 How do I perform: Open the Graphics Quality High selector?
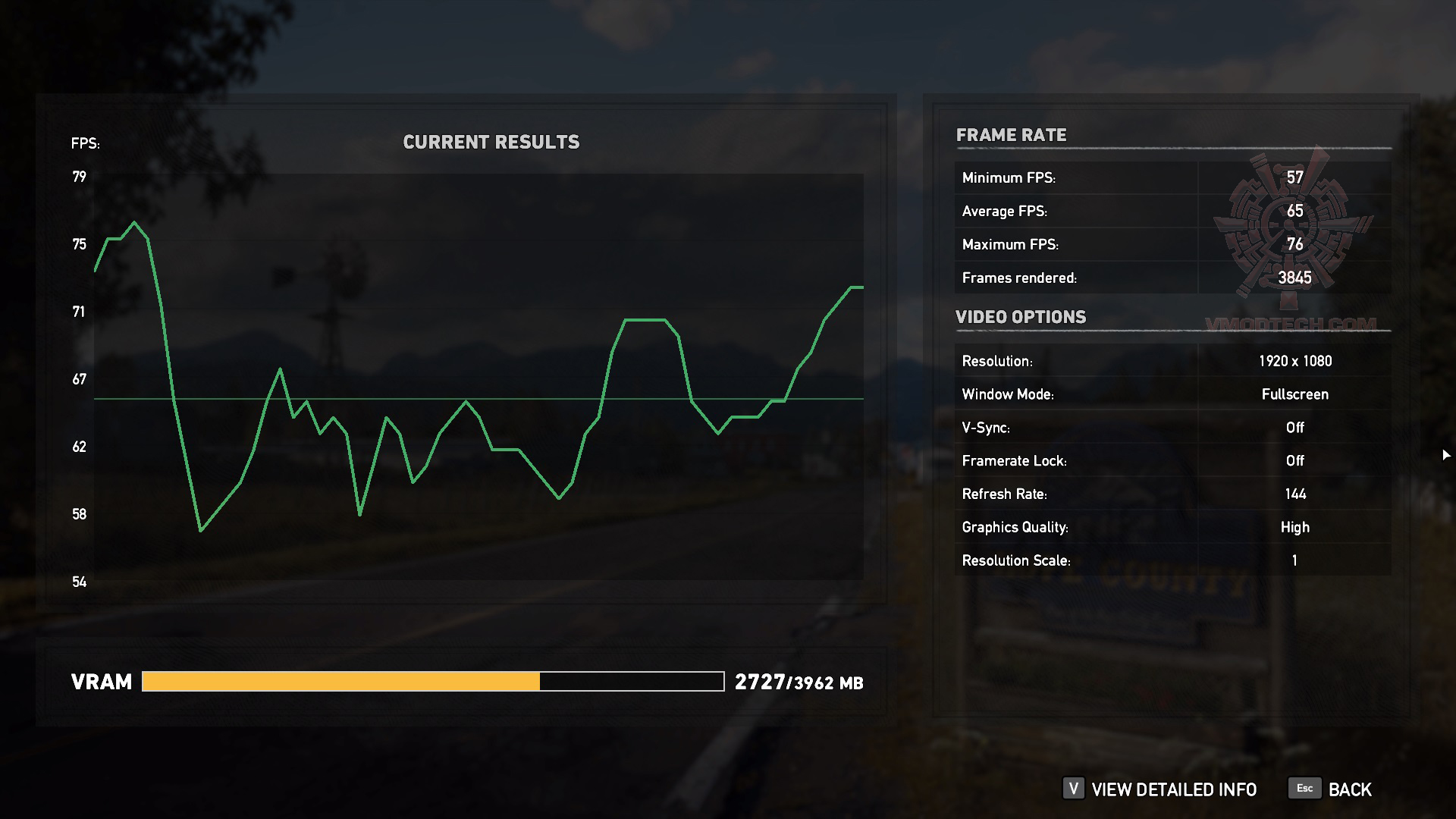click(1294, 526)
